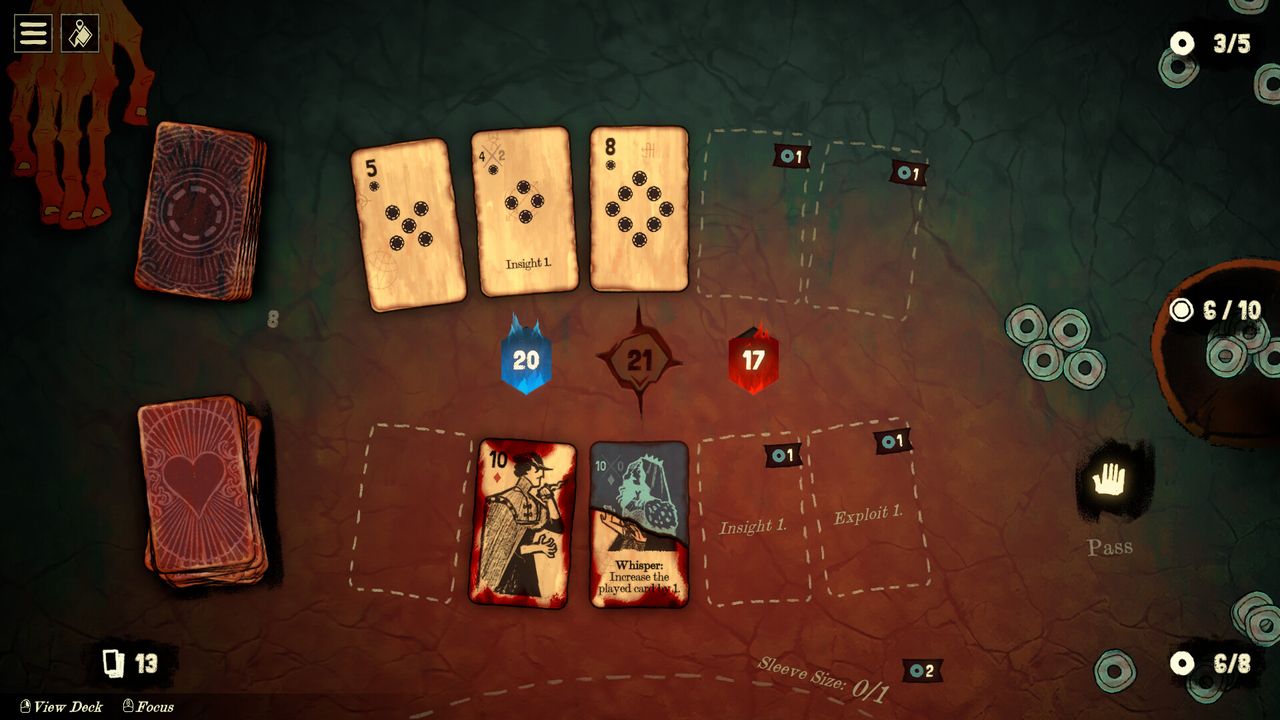Choose the empty Exploit 1 player slot
The width and height of the screenshot is (1280, 720).
pyautogui.click(x=868, y=510)
